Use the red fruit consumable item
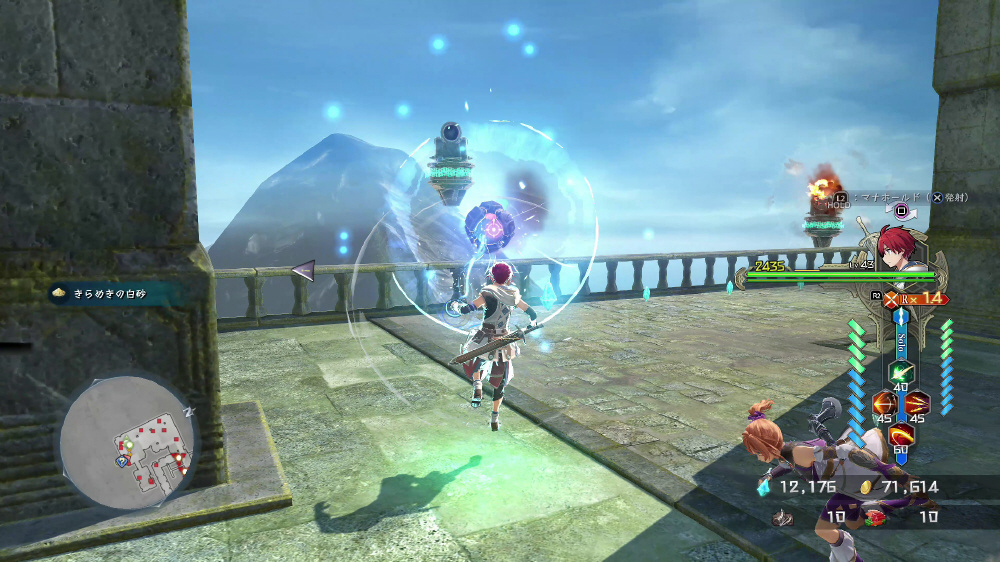This screenshot has height=562, width=1000. [877, 517]
